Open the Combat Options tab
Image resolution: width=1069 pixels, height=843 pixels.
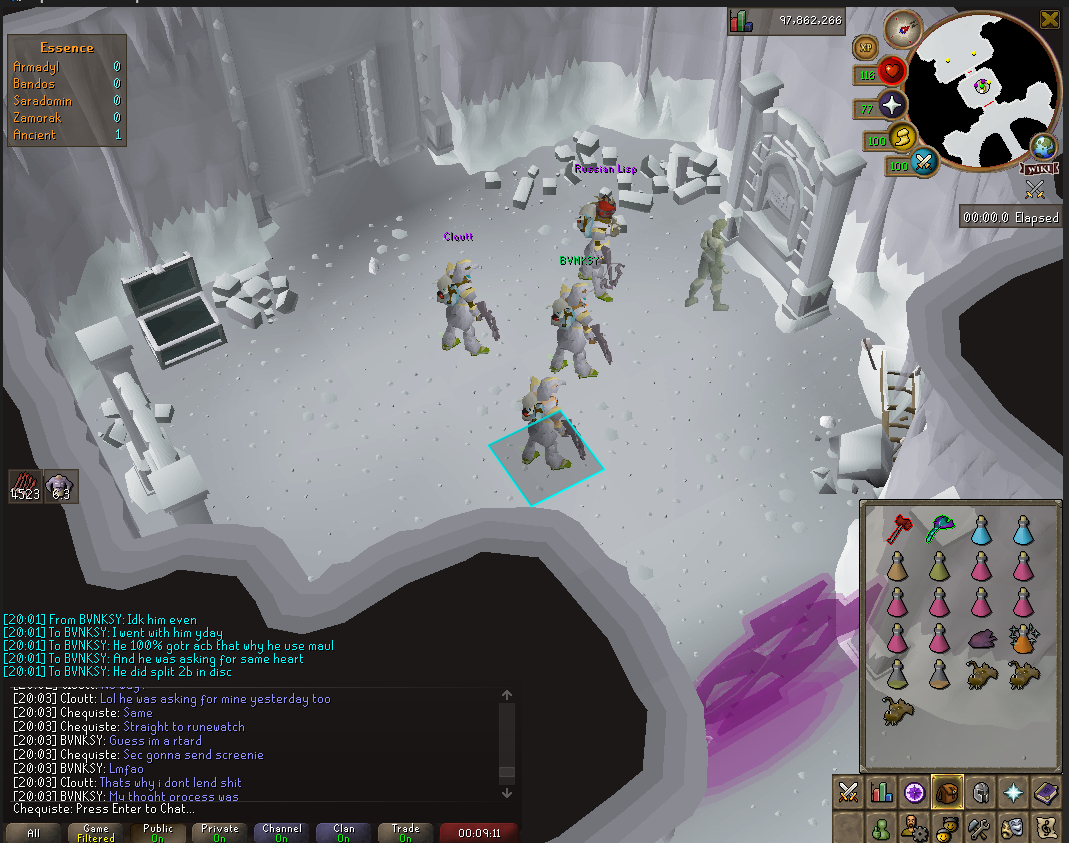[x=849, y=792]
